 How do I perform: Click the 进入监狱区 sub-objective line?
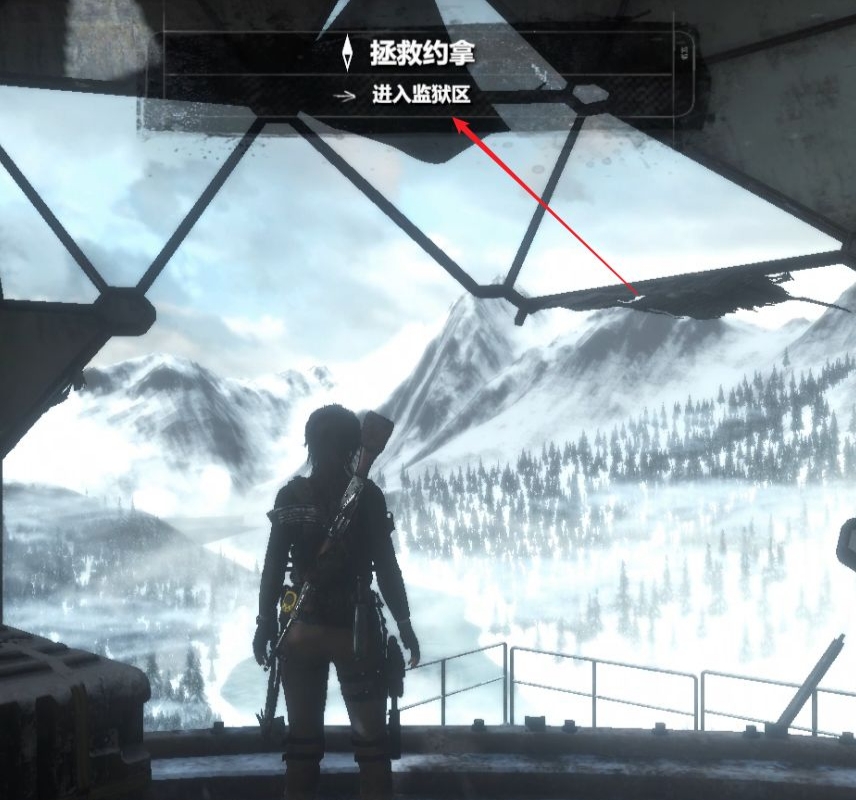tap(420, 97)
